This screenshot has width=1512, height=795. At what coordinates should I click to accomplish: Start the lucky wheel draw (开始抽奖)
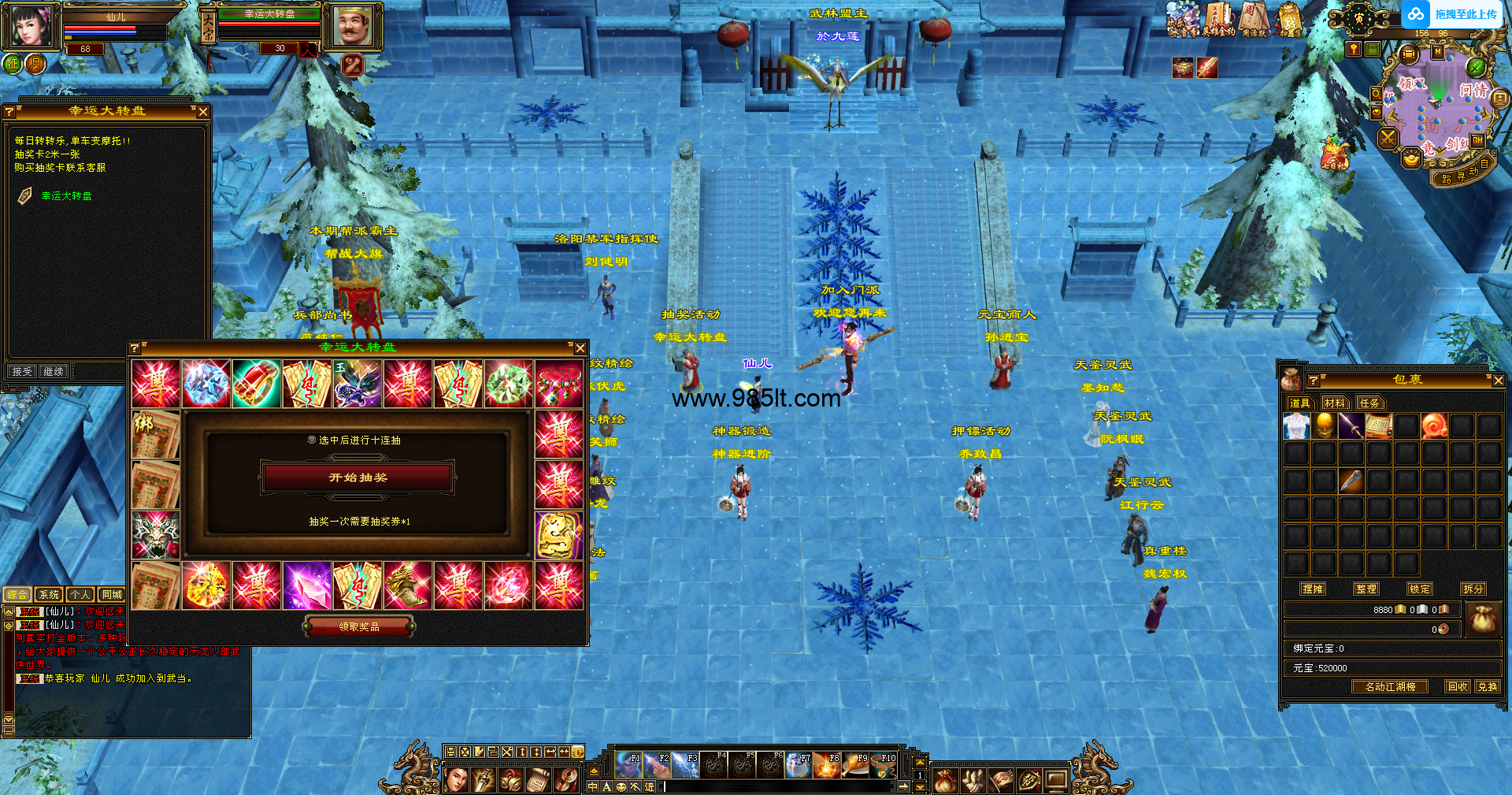358,477
